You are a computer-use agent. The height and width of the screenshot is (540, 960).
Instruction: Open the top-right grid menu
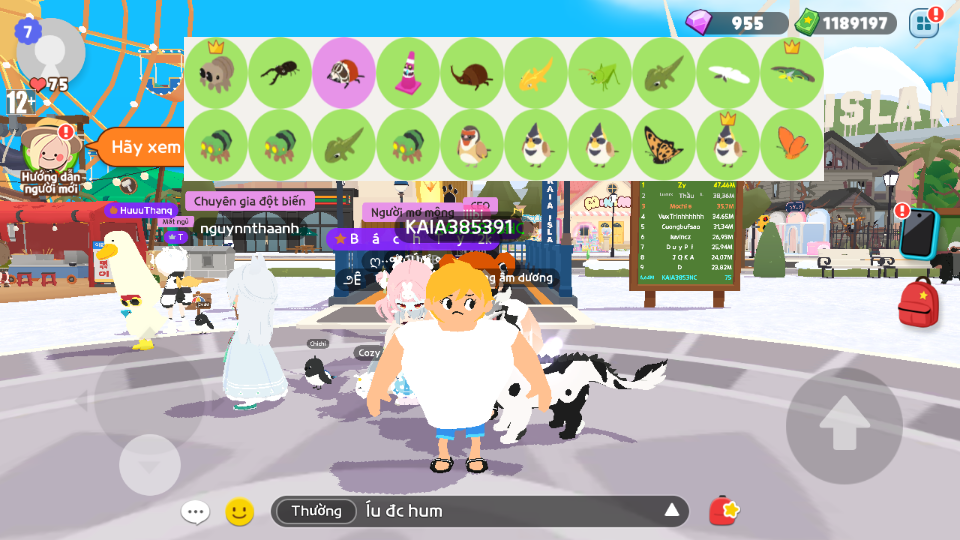click(x=923, y=22)
